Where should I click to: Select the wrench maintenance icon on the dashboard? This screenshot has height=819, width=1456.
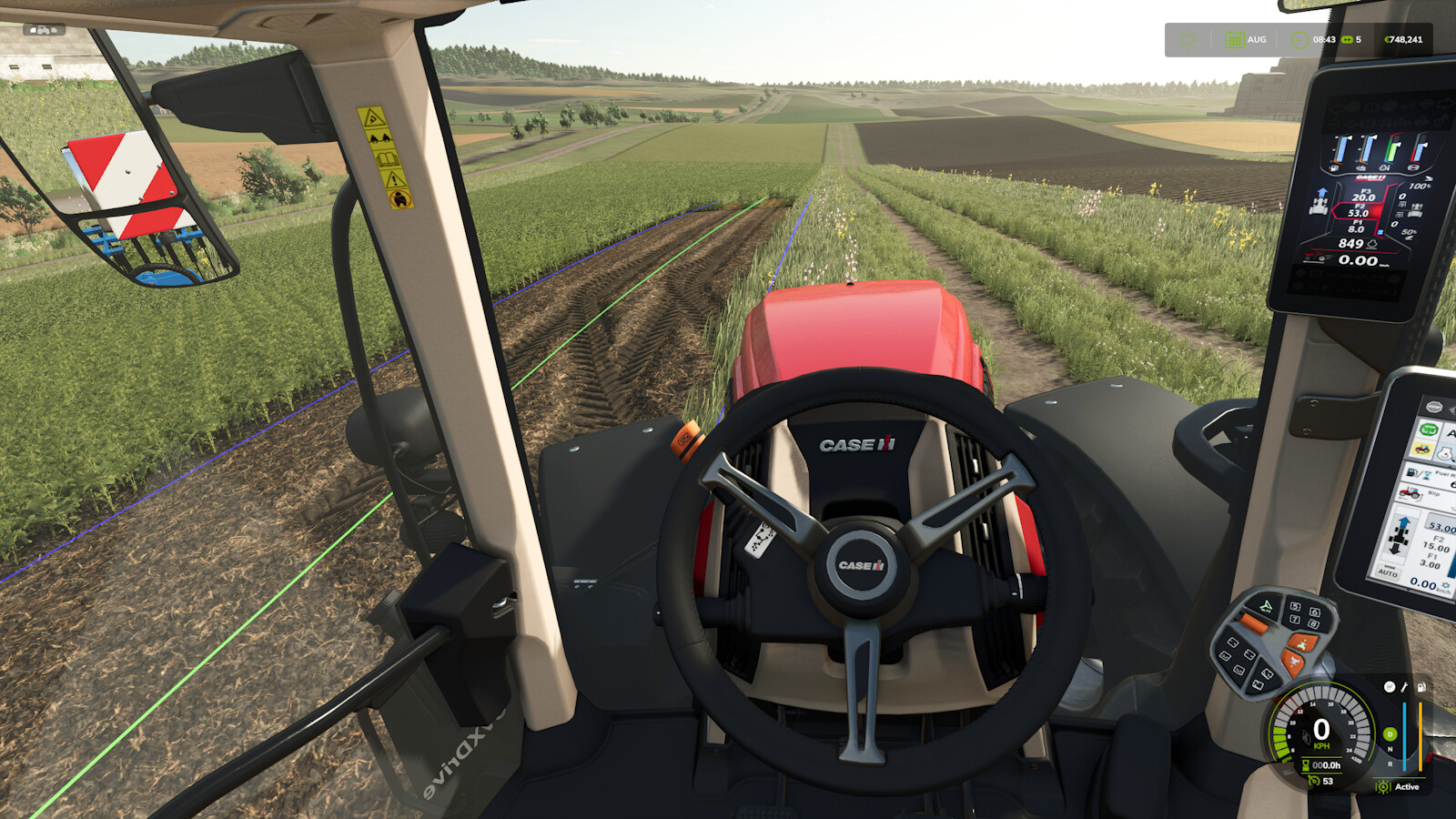tap(1404, 688)
